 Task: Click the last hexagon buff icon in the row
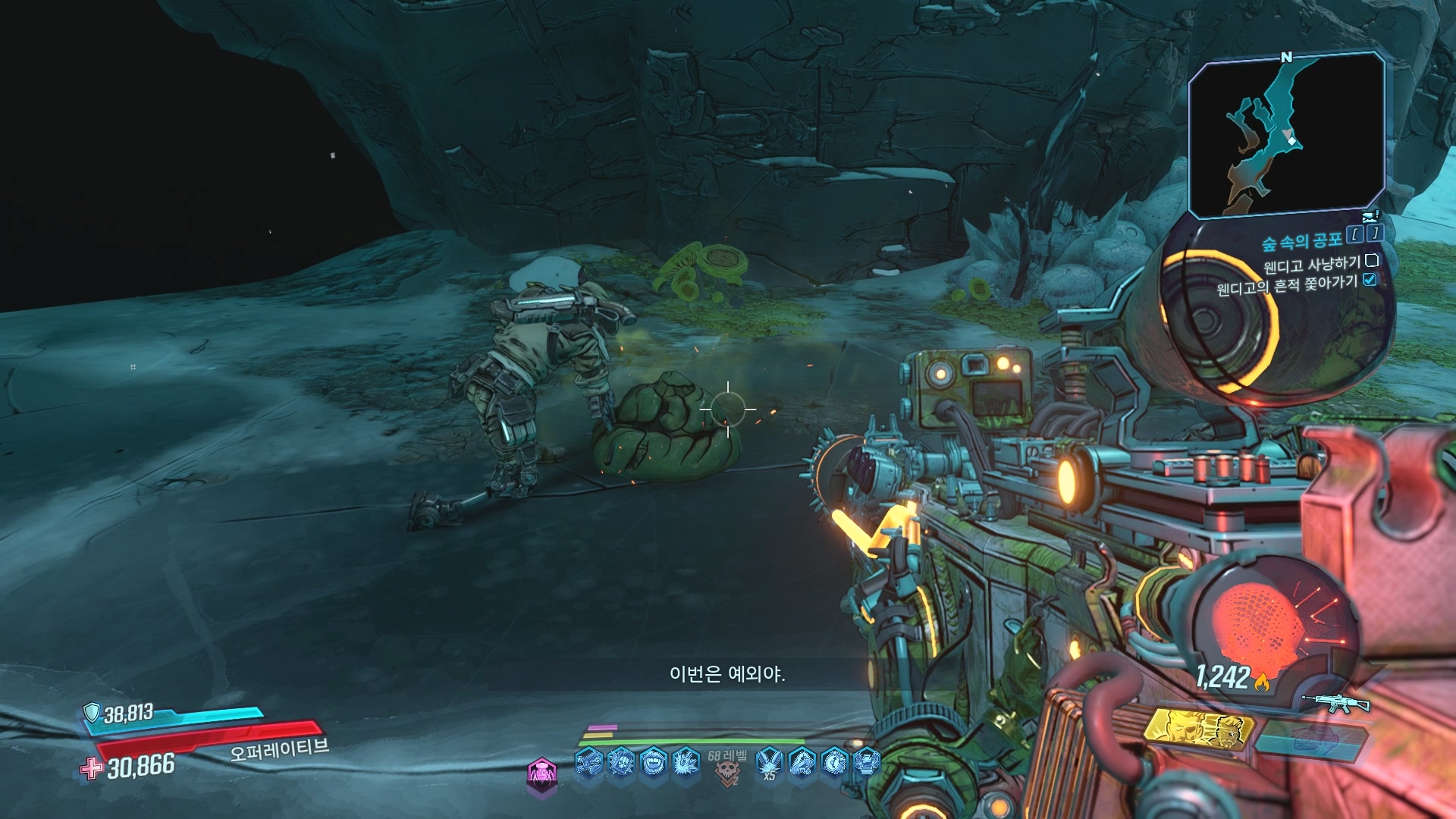866,761
